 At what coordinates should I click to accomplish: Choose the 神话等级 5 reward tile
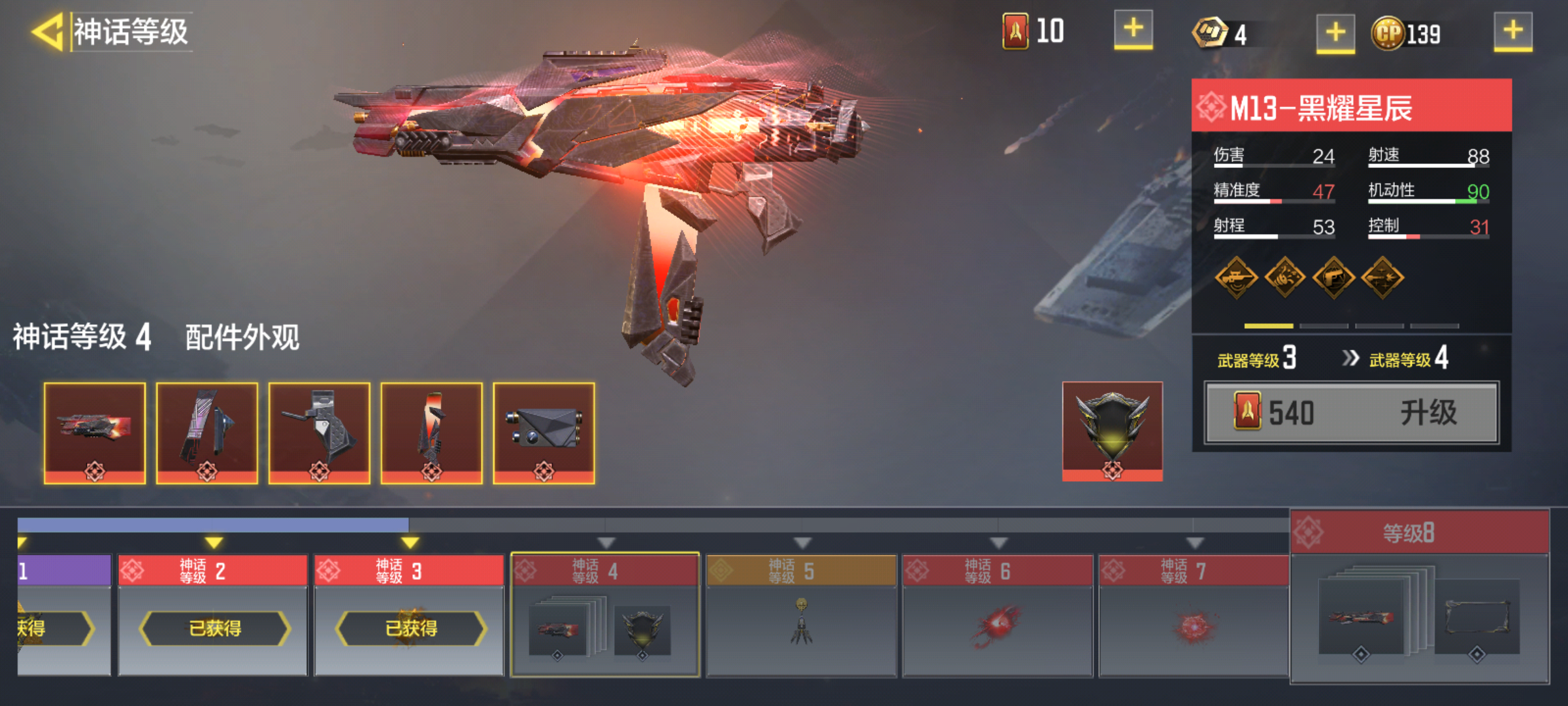click(801, 614)
